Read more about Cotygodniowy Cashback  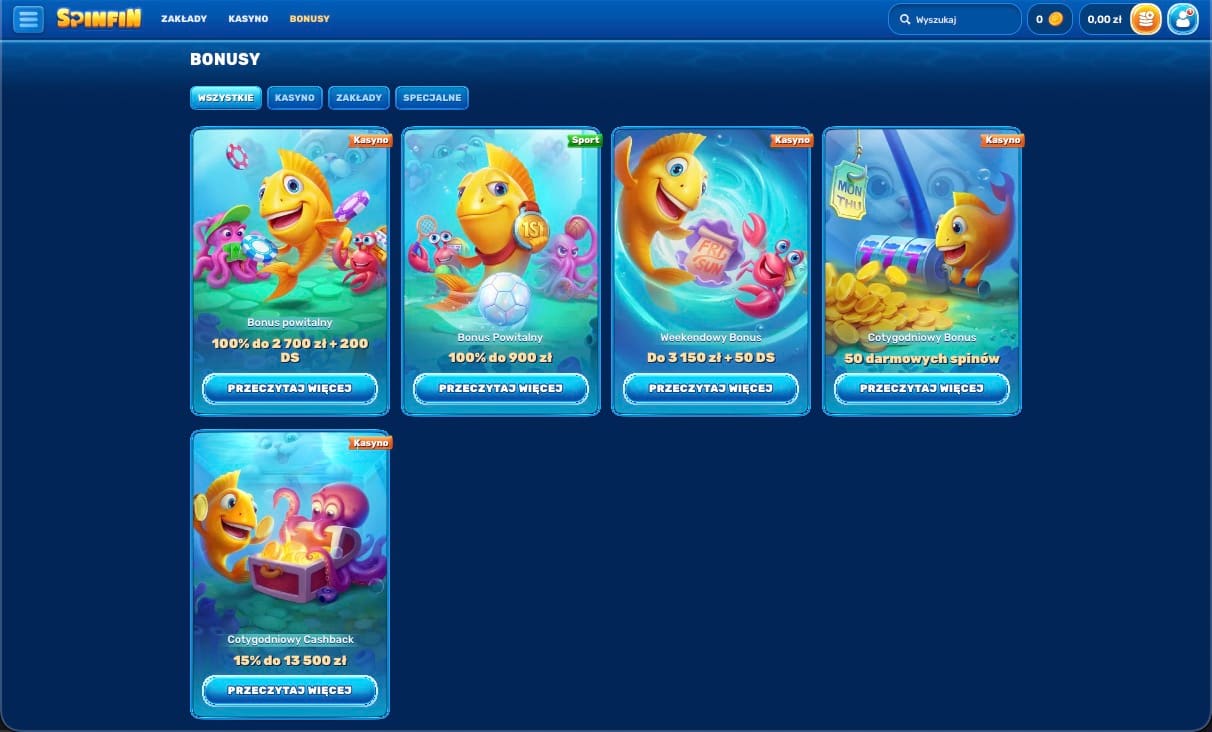290,690
